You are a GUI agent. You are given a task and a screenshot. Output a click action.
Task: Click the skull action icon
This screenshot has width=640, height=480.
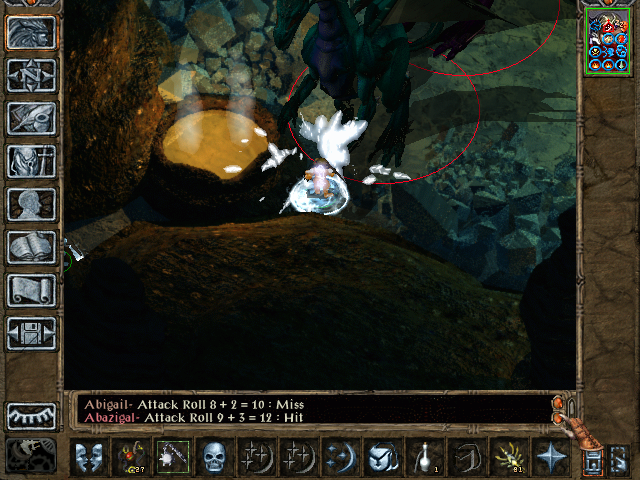[x=214, y=457]
